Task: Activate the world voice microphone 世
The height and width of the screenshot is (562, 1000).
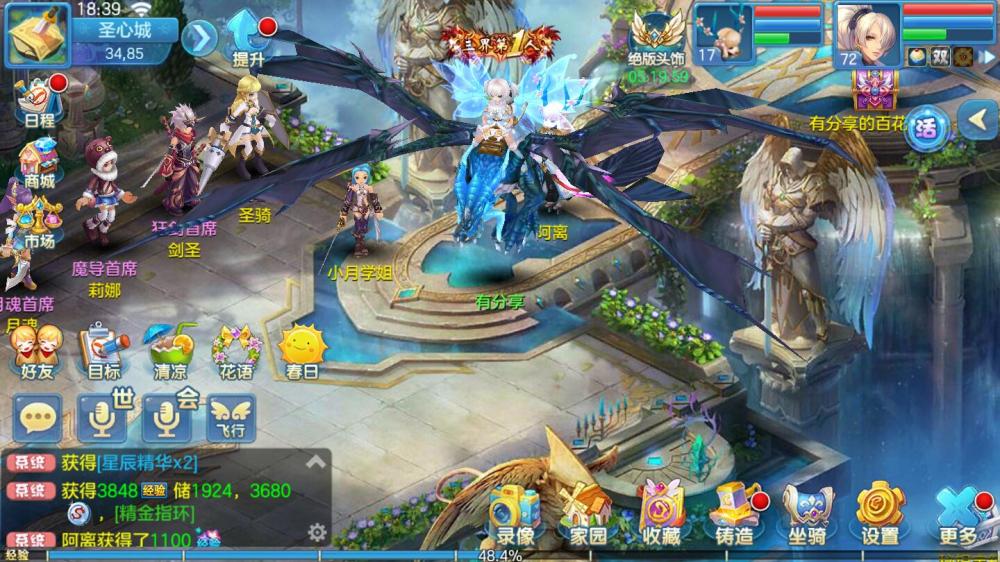Action: 103,418
